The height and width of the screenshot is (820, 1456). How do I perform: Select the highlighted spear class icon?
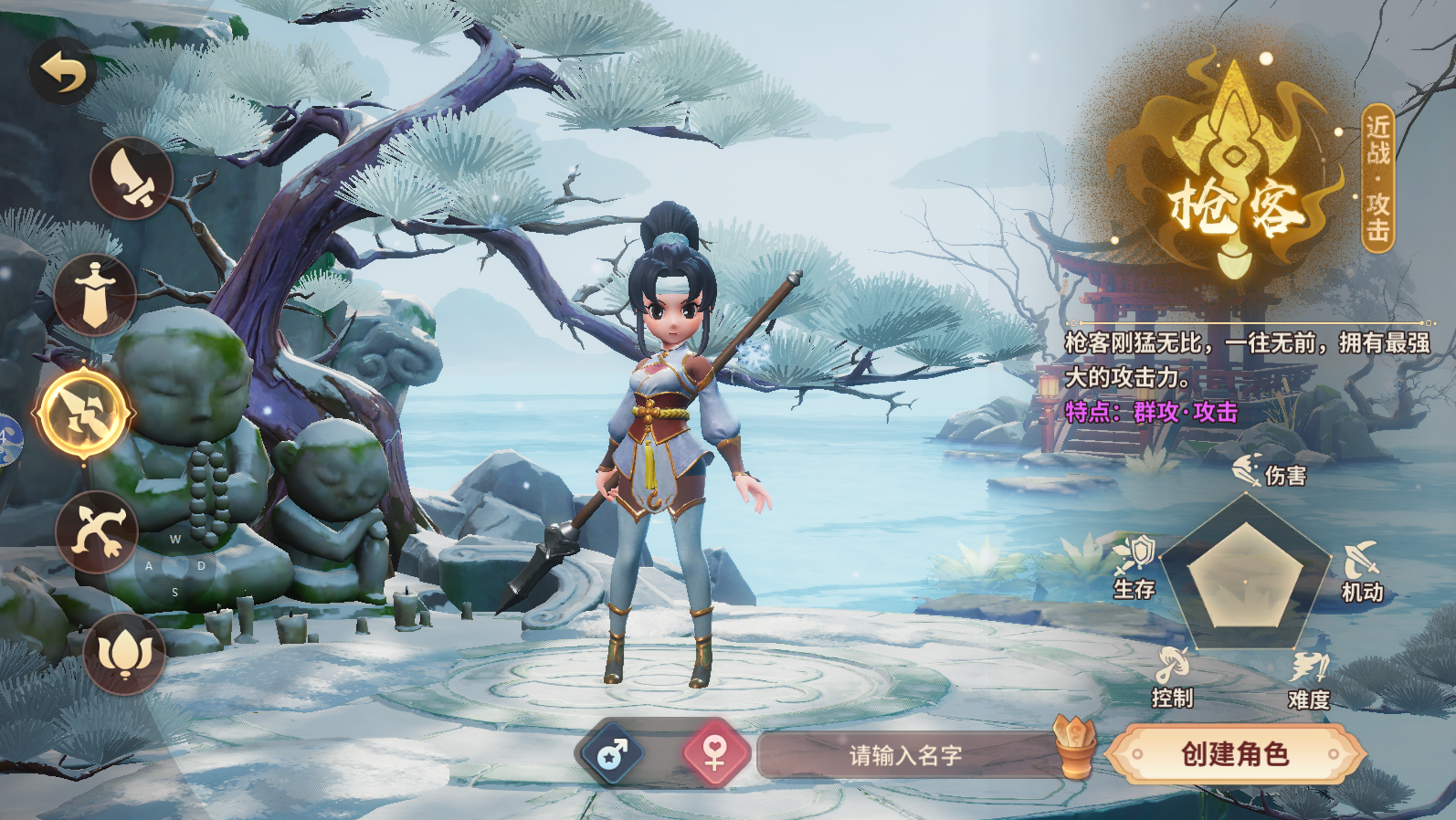coord(84,414)
